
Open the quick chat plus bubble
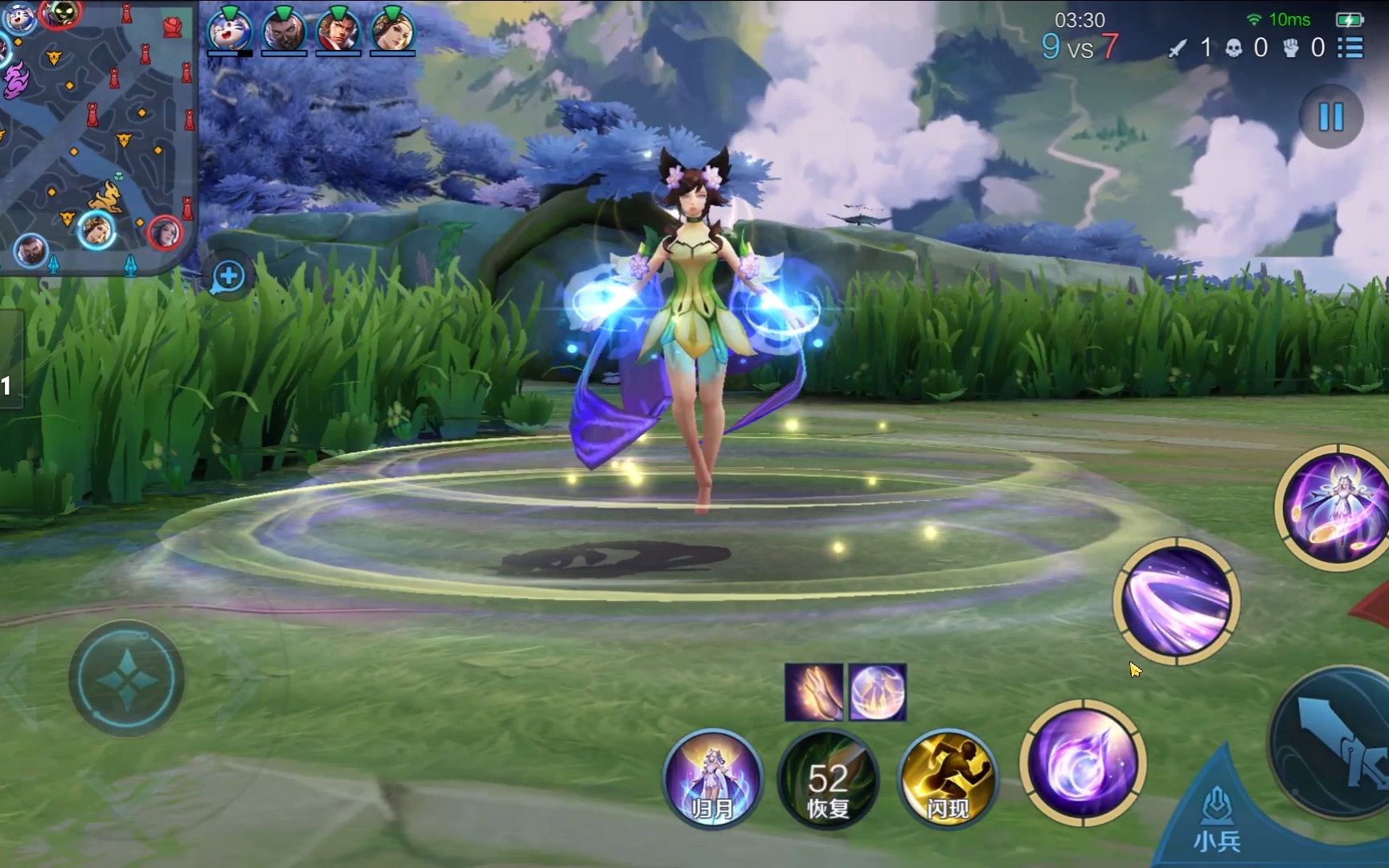coord(228,277)
